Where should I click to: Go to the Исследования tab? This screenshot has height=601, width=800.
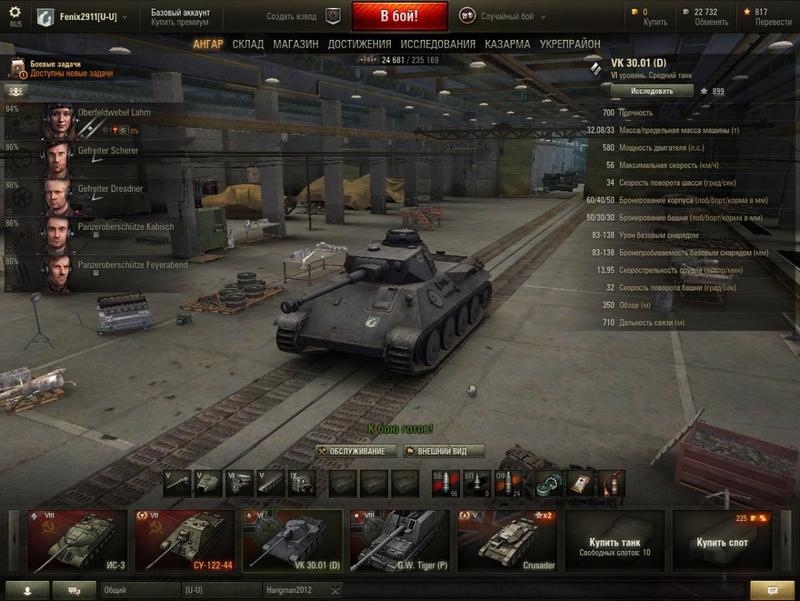point(438,45)
